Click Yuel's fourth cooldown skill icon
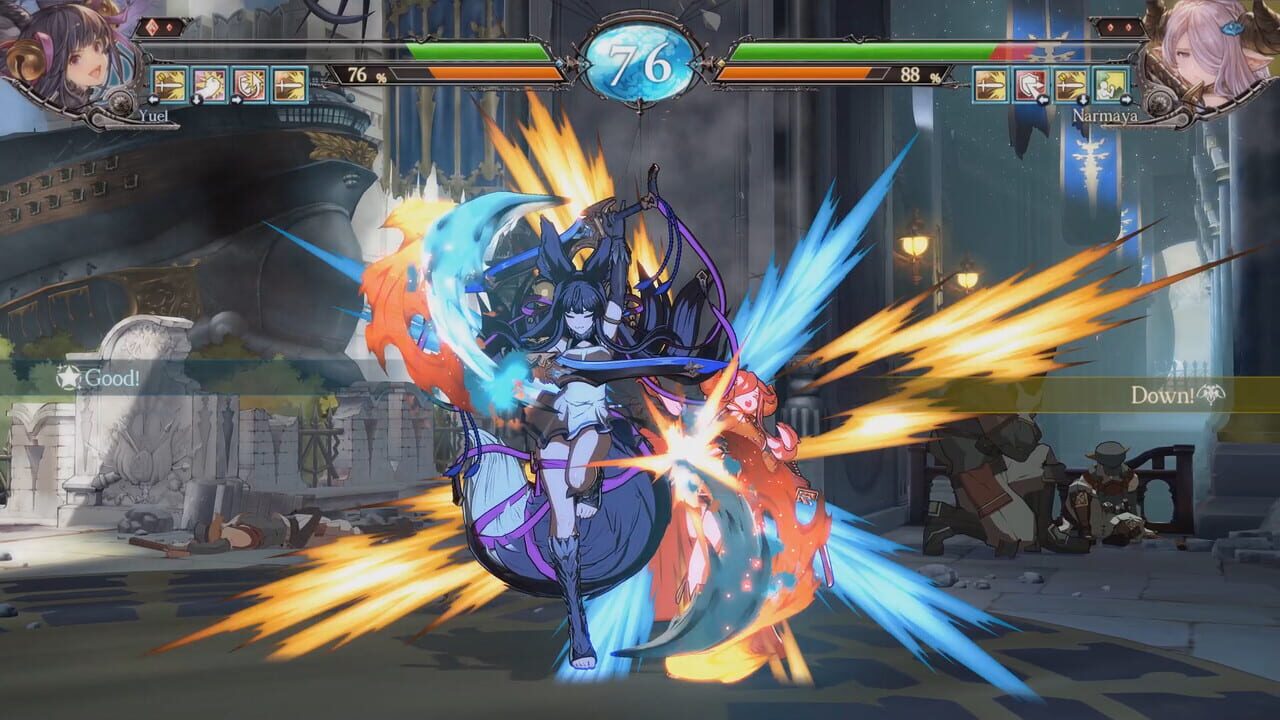 tap(289, 85)
